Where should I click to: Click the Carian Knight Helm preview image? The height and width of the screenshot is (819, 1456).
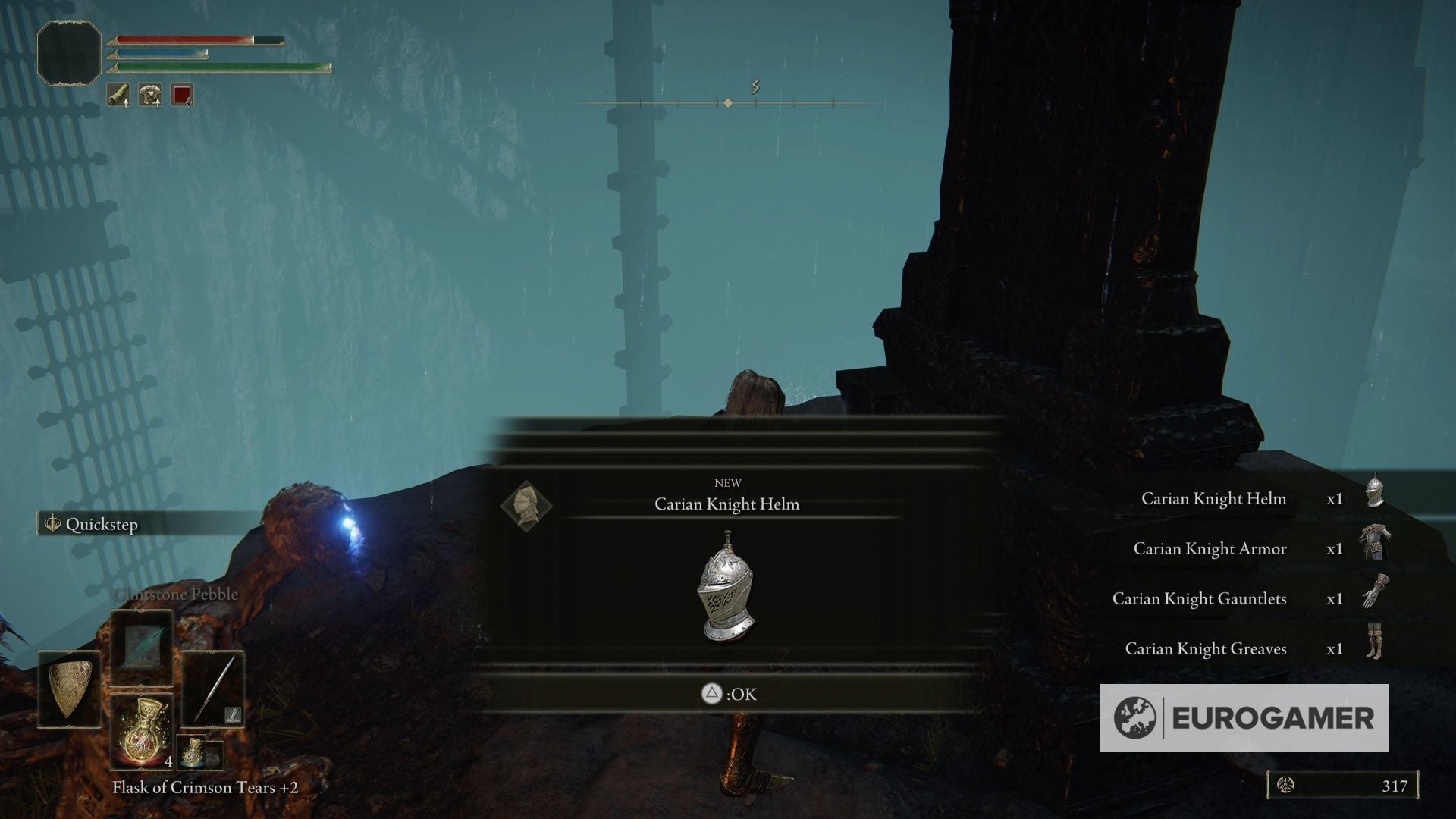coord(726,587)
